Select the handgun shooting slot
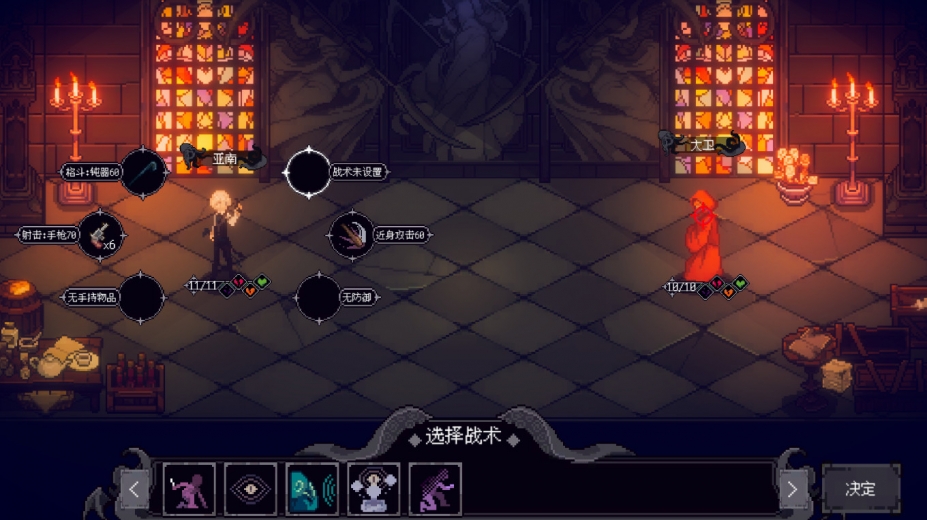The width and height of the screenshot is (927, 520). coord(100,235)
